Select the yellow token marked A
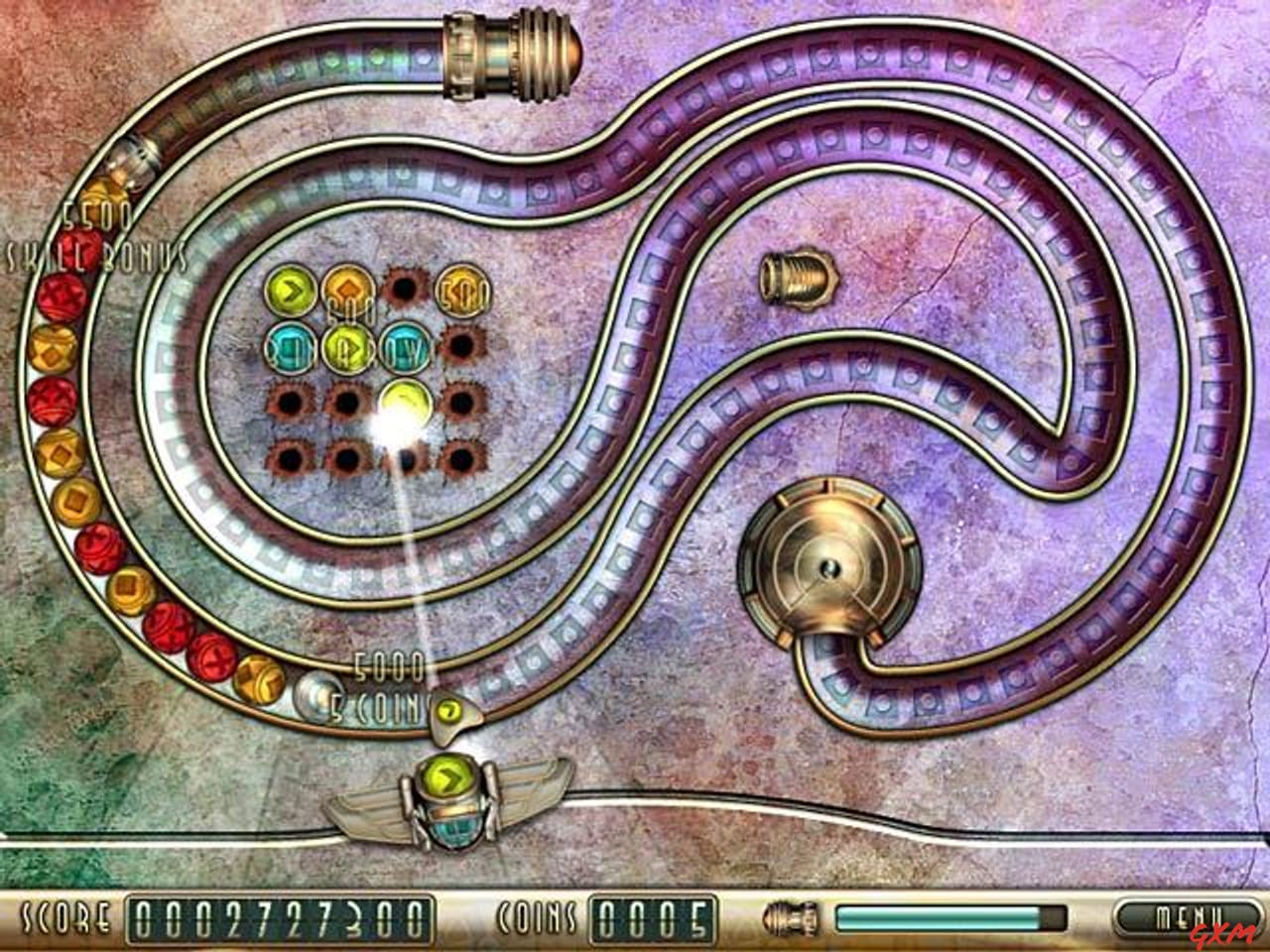This screenshot has height=952, width=1270. (x=347, y=349)
